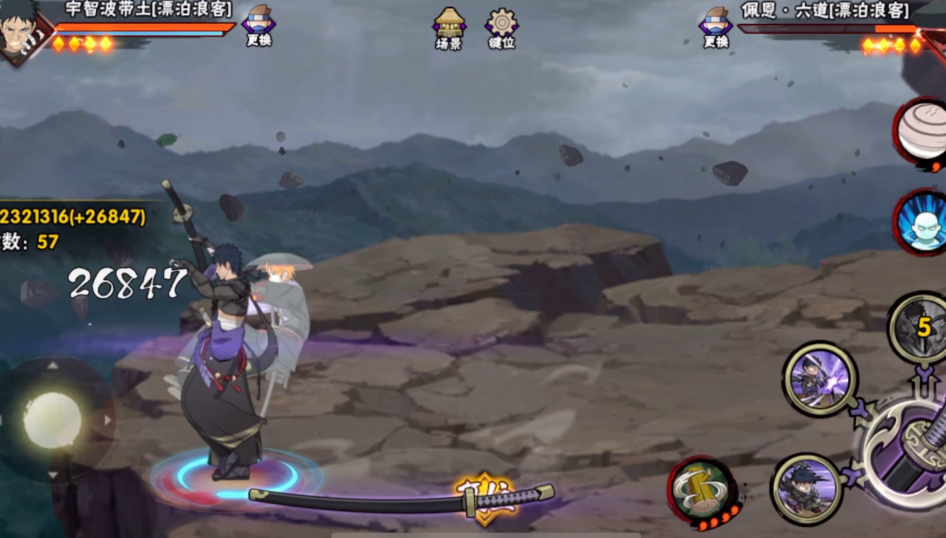Summon the blue-glowing white creature
This screenshot has height=538, width=946.
(x=922, y=222)
